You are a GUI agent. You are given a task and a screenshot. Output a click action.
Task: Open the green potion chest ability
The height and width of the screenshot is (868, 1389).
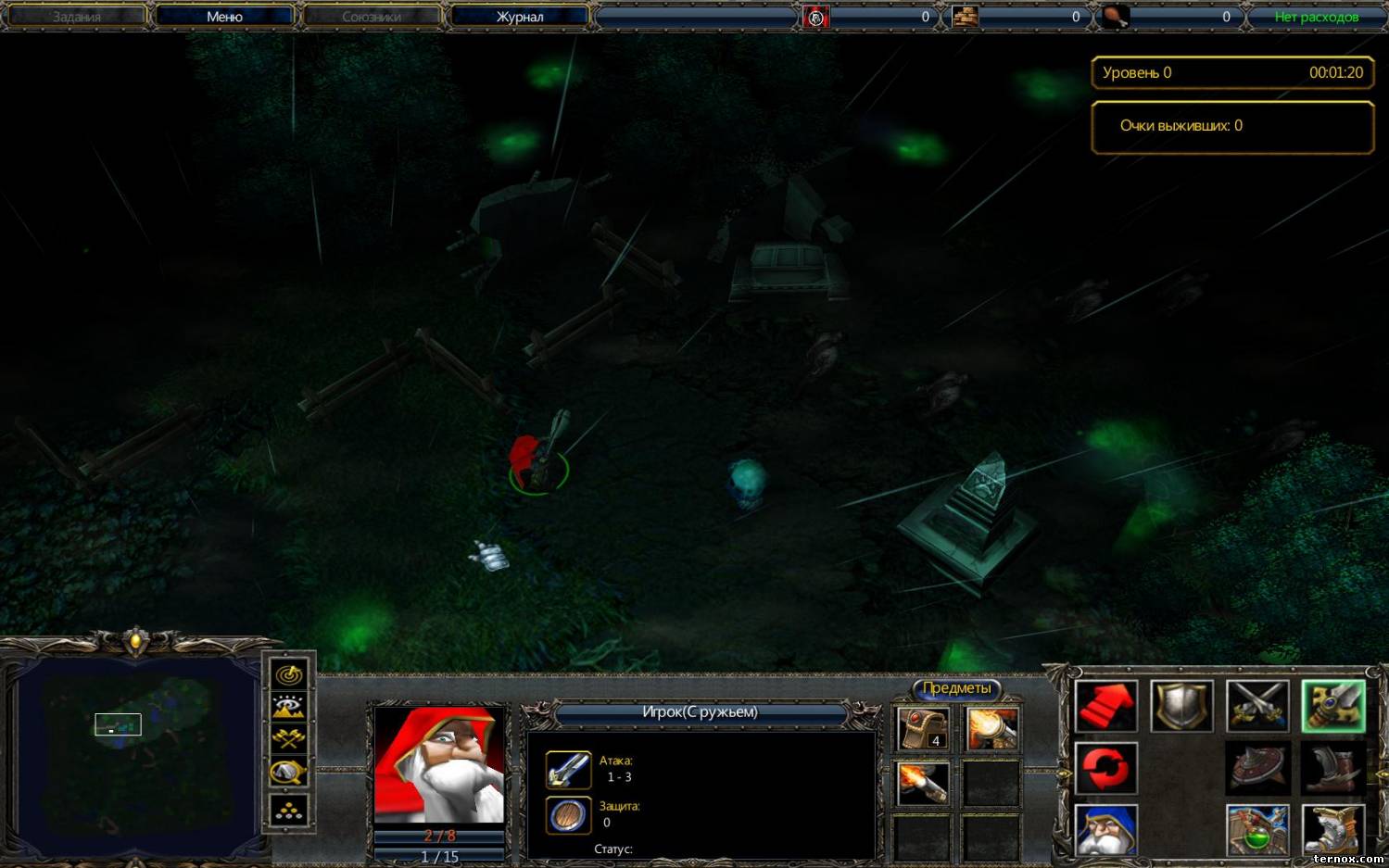tap(1257, 829)
